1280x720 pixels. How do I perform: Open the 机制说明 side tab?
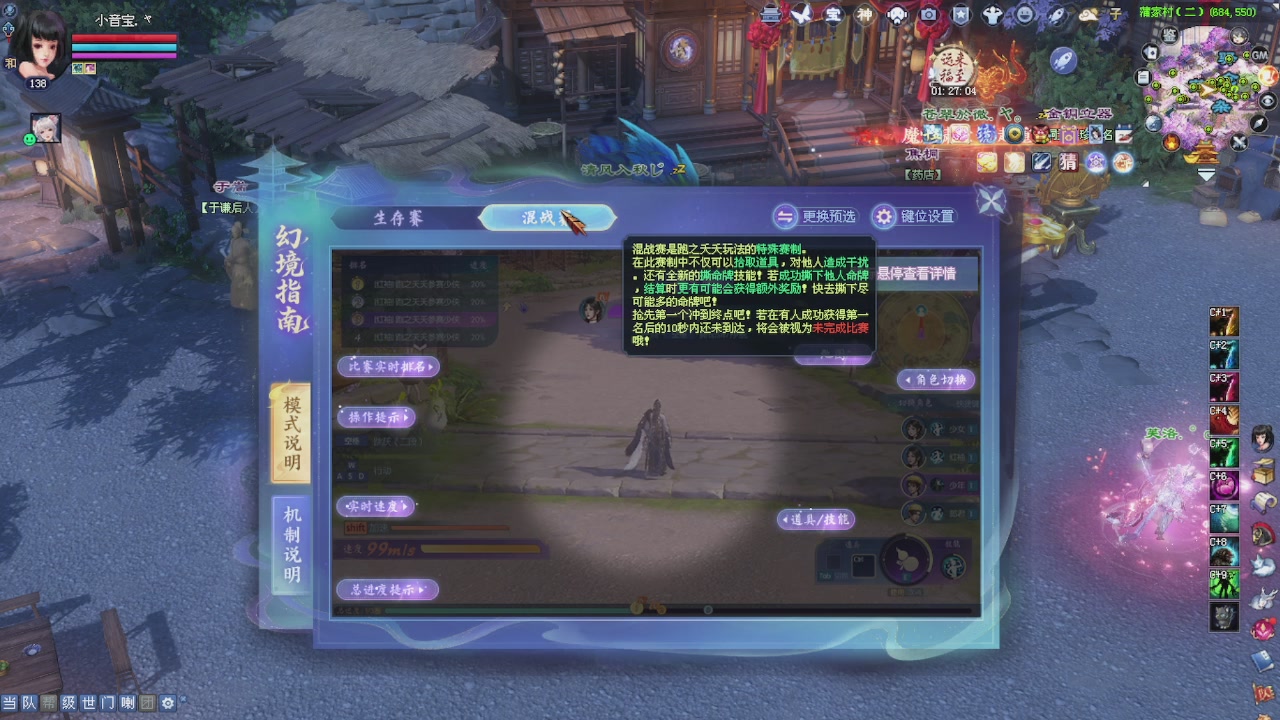(x=292, y=541)
